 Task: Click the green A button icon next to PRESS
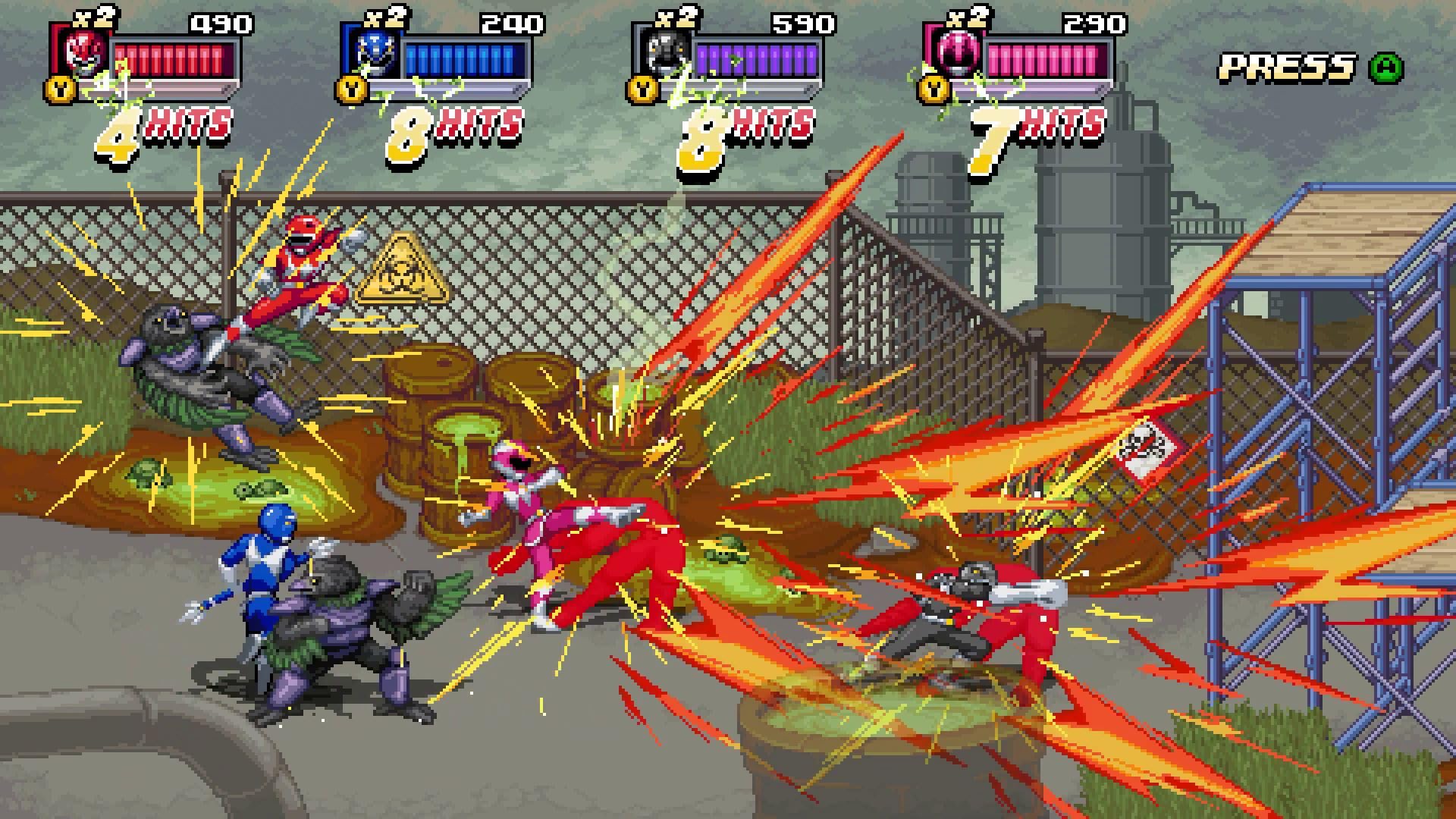(x=1386, y=67)
